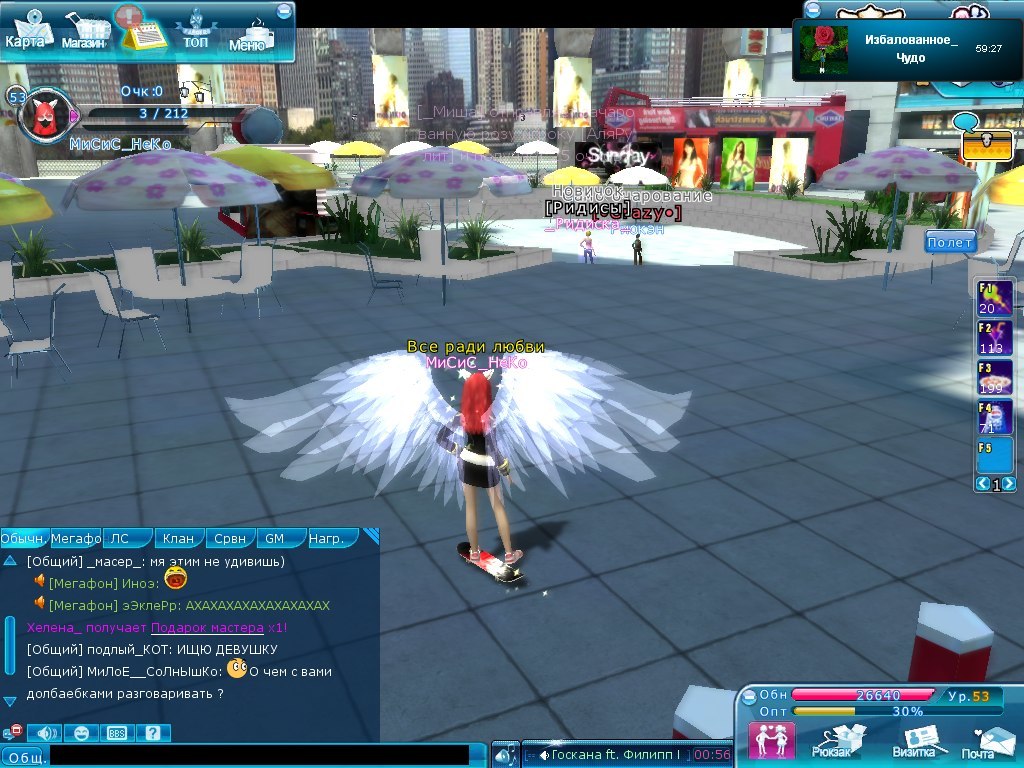Open the Визитка profile card

click(916, 741)
